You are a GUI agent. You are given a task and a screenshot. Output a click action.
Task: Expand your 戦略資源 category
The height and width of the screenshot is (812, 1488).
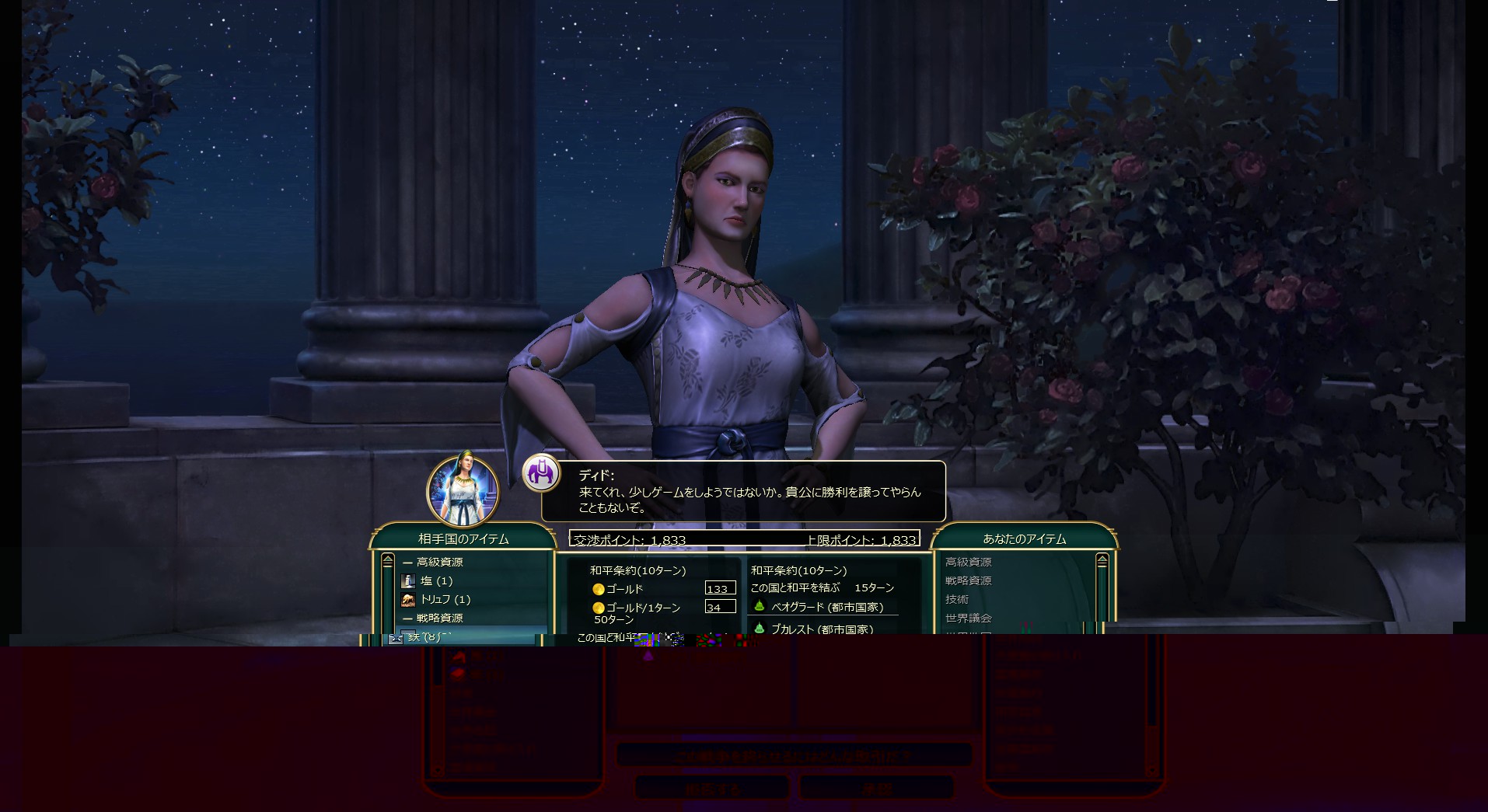(x=969, y=581)
